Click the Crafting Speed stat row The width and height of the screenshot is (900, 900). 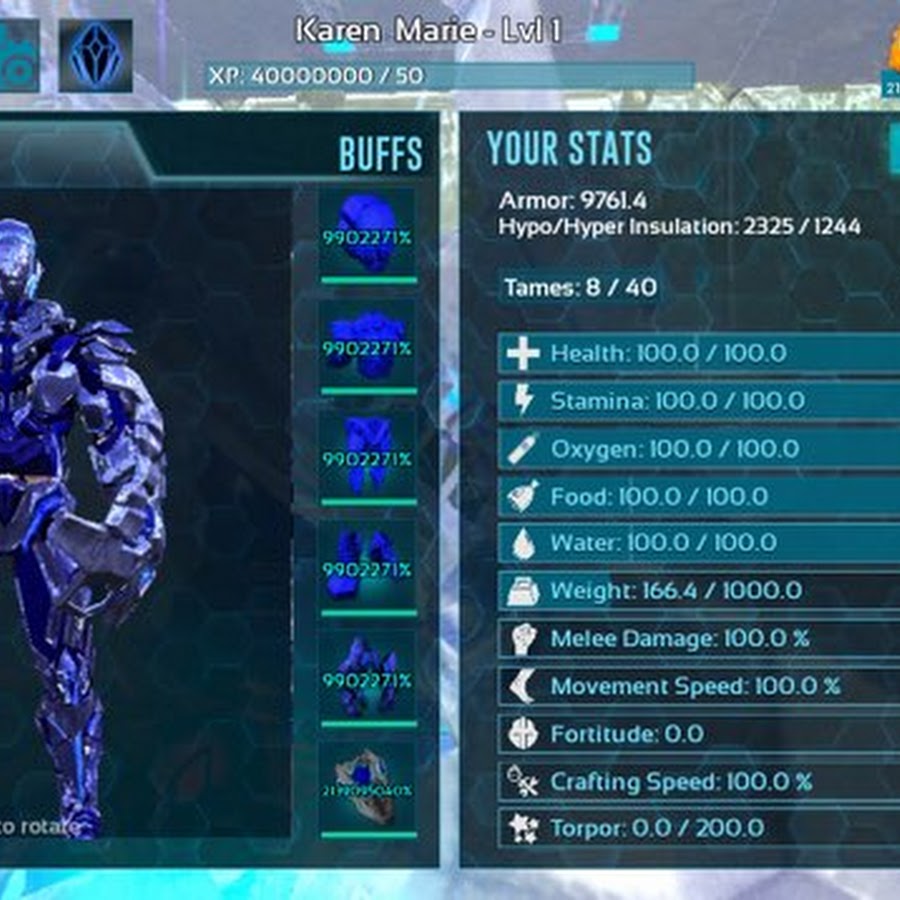pos(699,781)
